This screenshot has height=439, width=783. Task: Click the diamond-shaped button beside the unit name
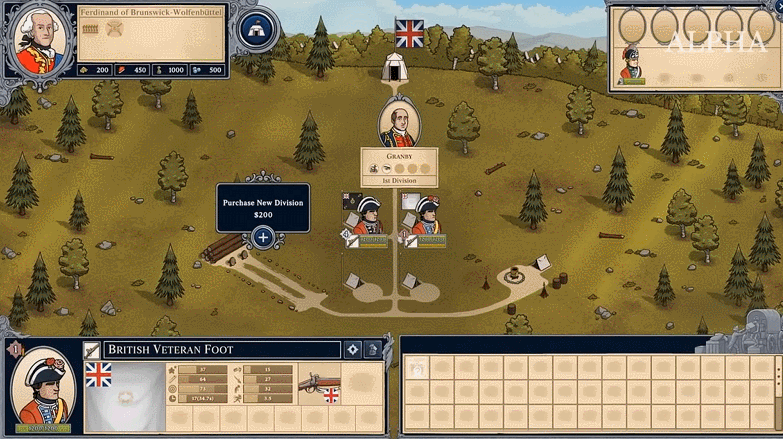[x=352, y=349]
